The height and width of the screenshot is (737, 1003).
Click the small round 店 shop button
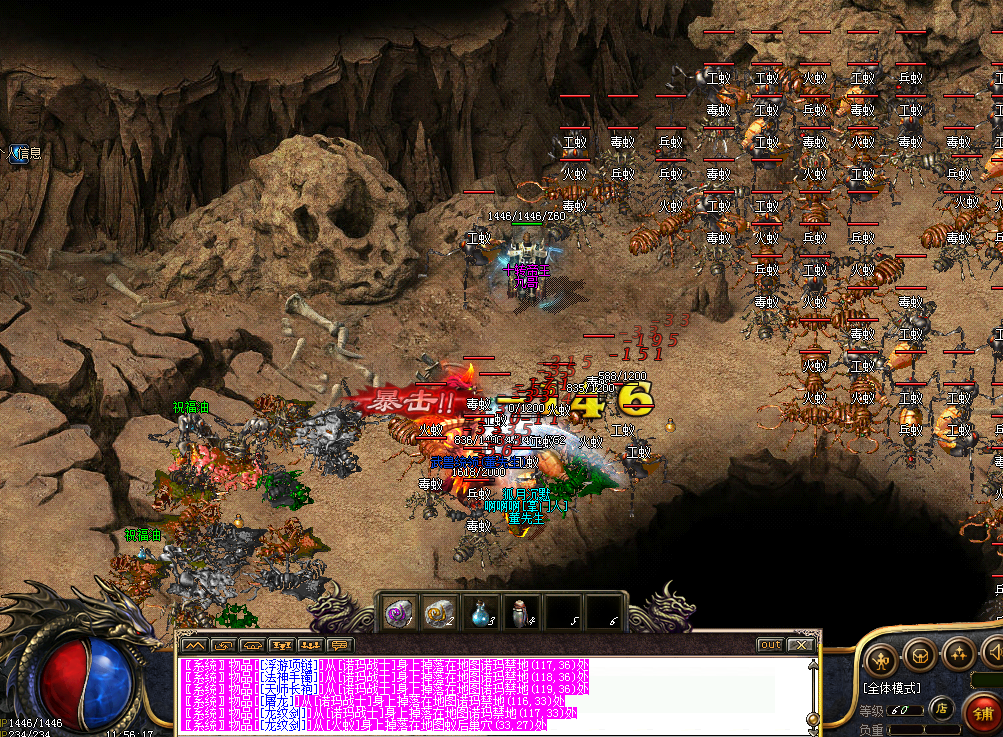pos(941,709)
